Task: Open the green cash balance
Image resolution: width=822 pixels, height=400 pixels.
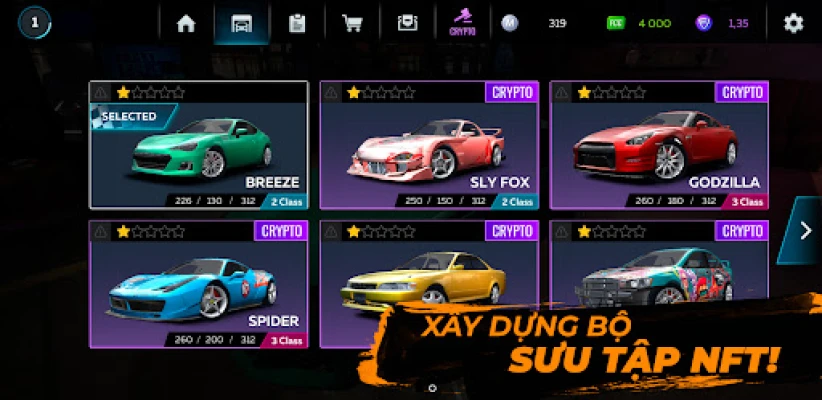Action: (x=641, y=23)
